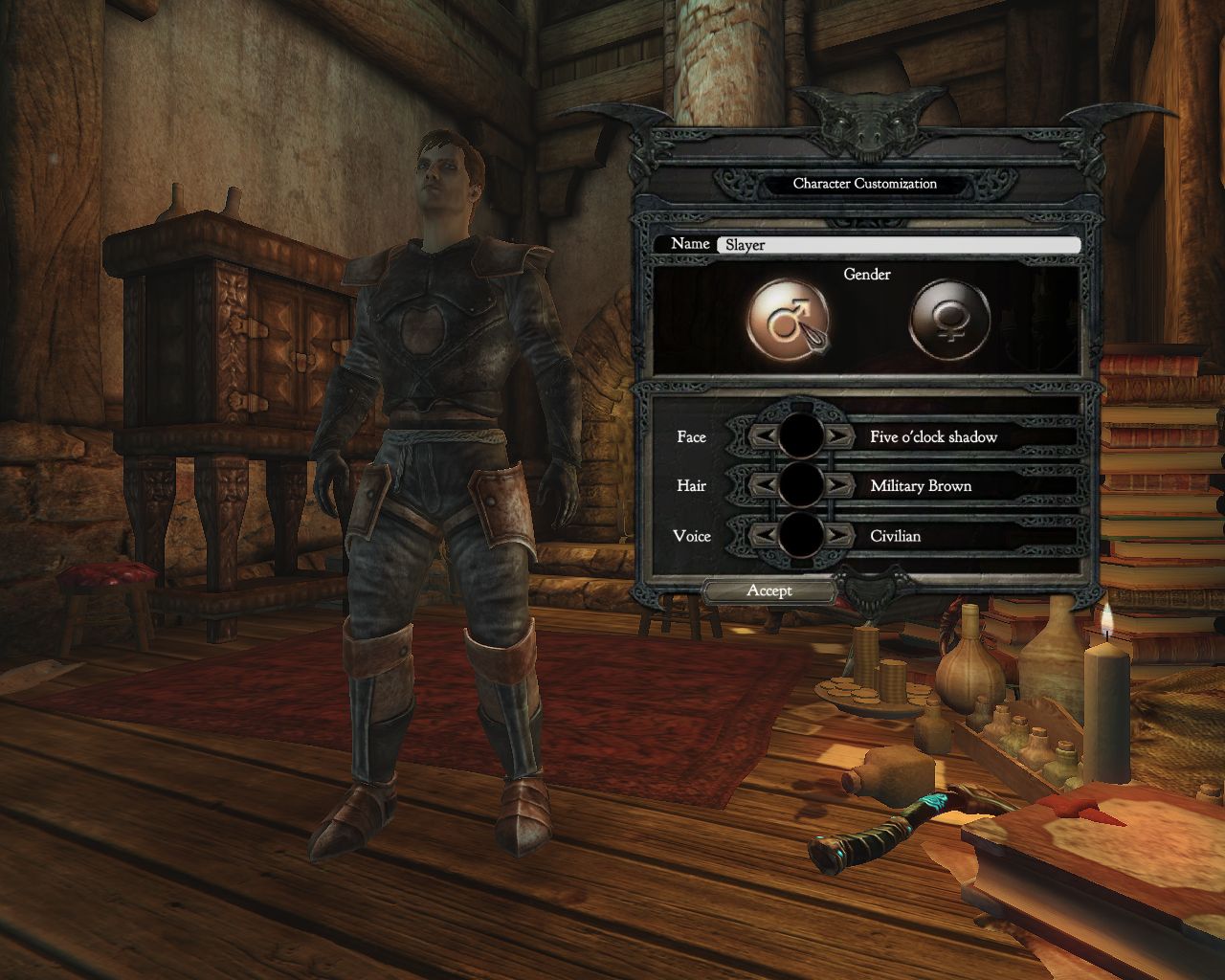The image size is (1225, 980).
Task: Show the previous Hair style
Action: pos(765,486)
